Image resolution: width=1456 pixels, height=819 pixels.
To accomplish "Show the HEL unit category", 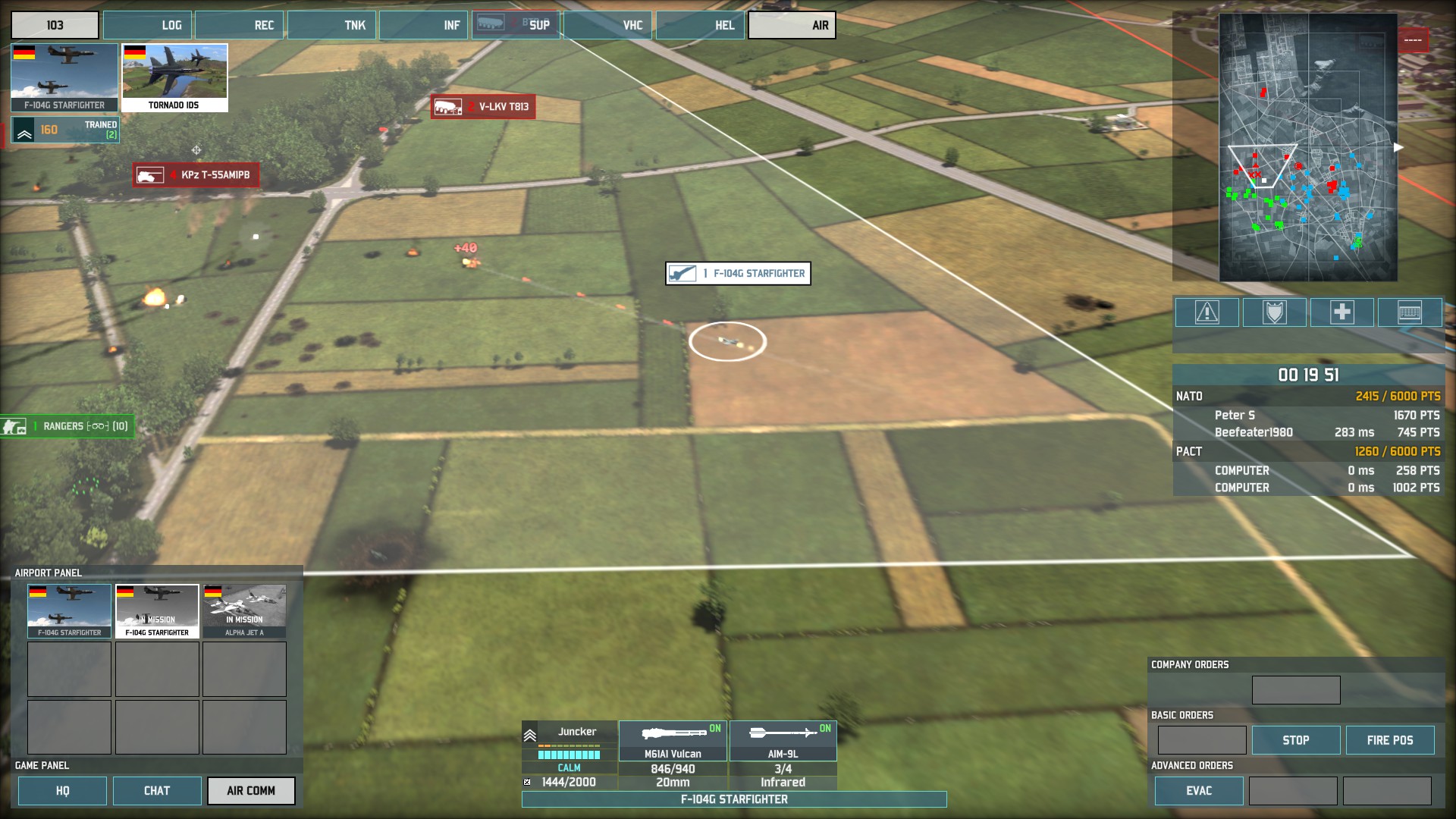I will tap(701, 25).
